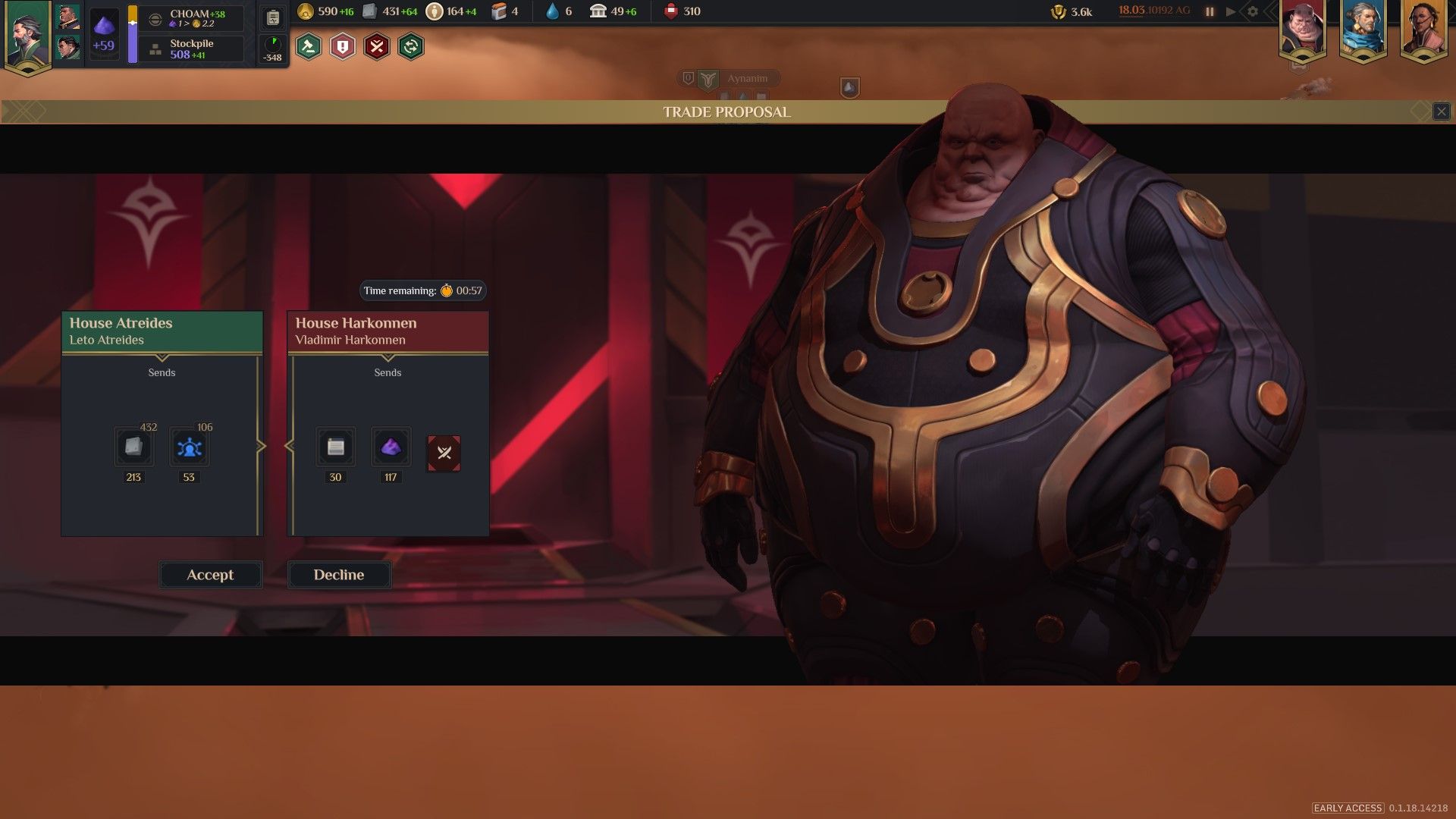Click the green exchange arrows hexagon
Viewport: 1456px width, 819px height.
411,47
